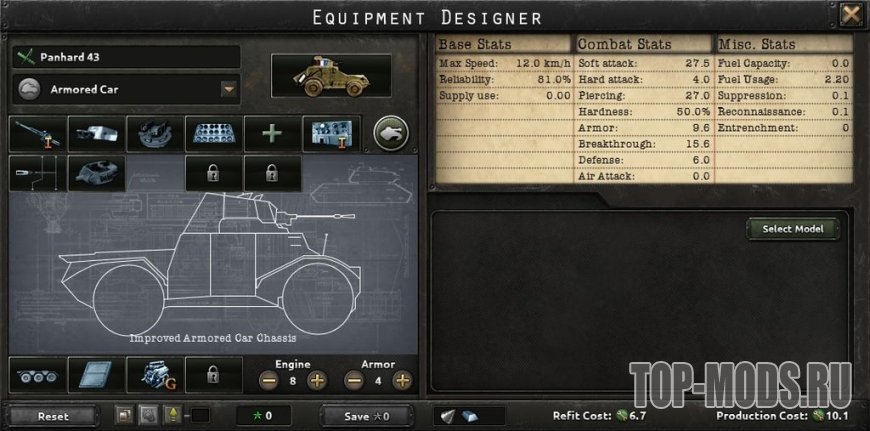The width and height of the screenshot is (870, 431).
Task: Edit the Panhard 43 name field
Action: click(126, 57)
